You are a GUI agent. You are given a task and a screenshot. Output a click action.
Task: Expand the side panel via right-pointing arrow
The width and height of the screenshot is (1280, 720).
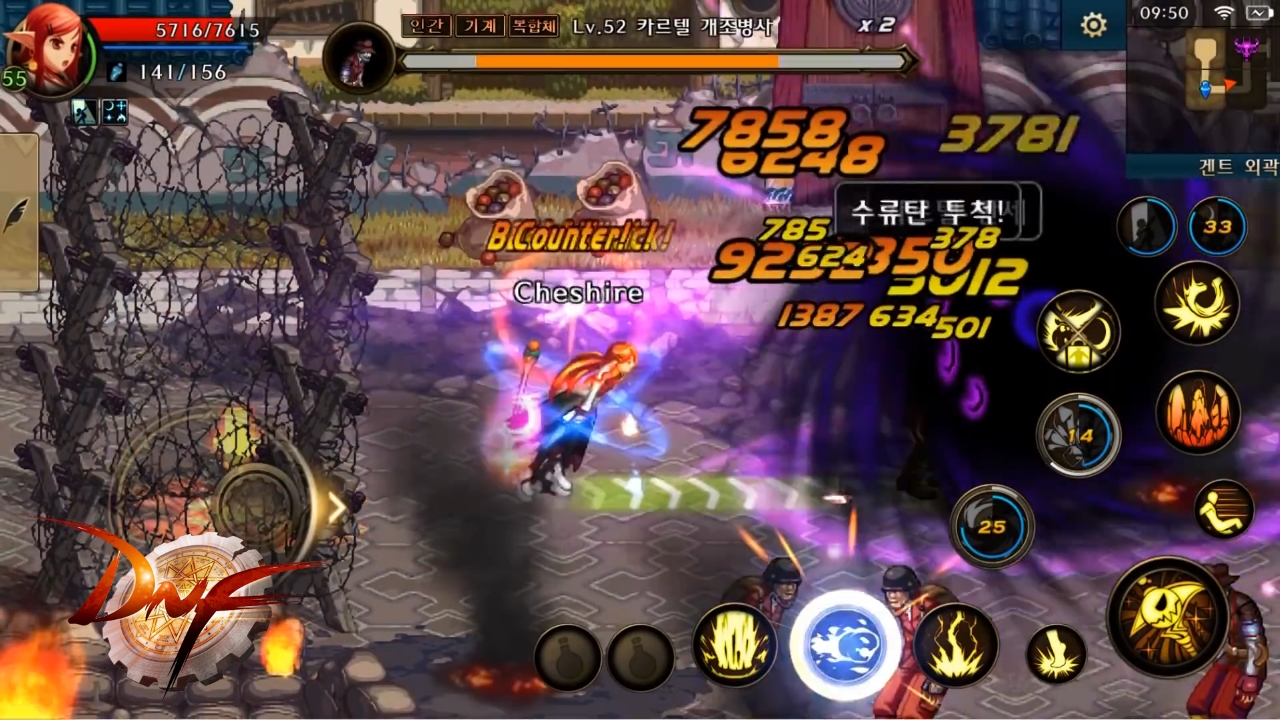tap(337, 508)
